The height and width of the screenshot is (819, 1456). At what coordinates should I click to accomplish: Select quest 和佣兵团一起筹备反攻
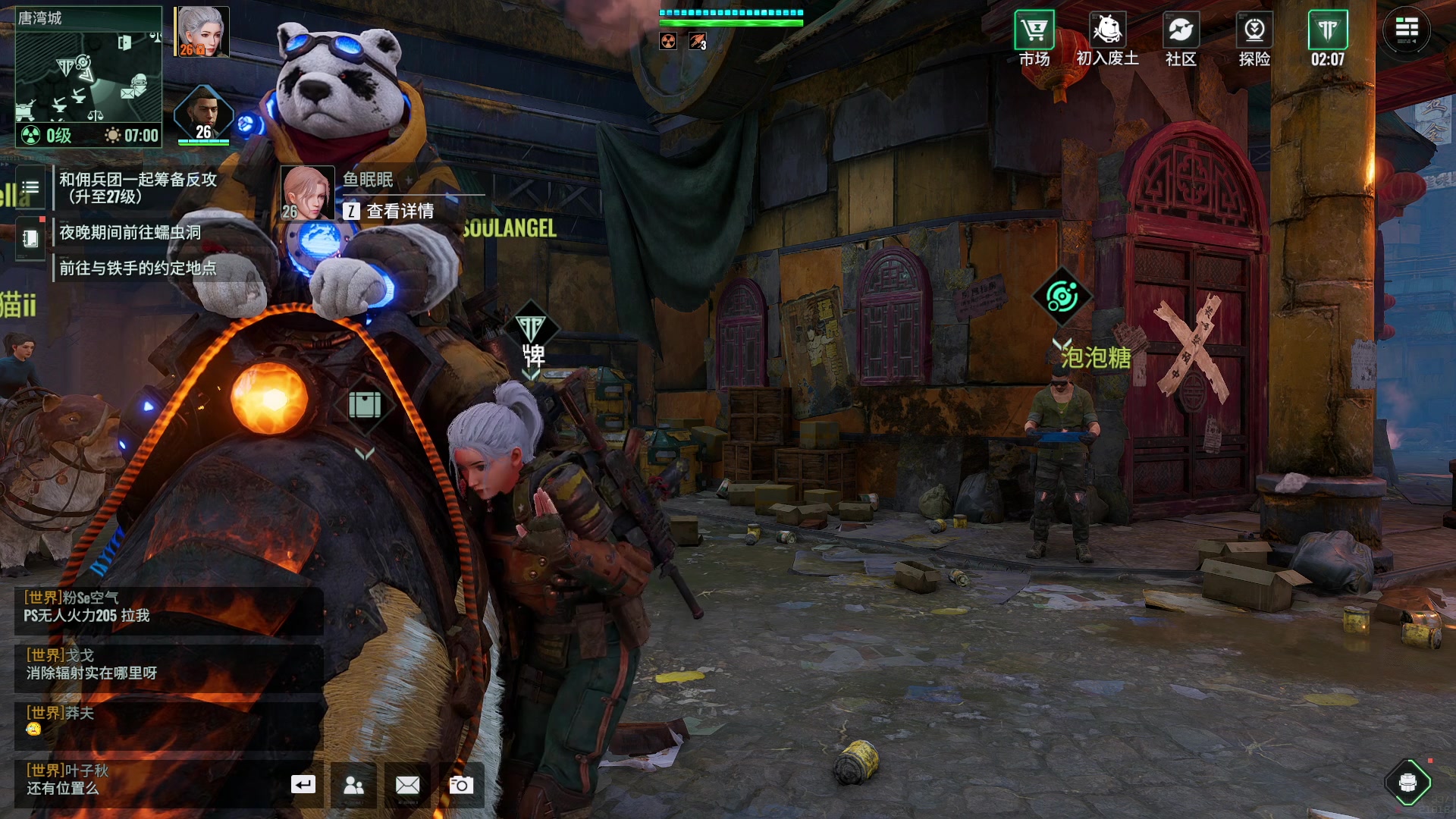click(138, 187)
